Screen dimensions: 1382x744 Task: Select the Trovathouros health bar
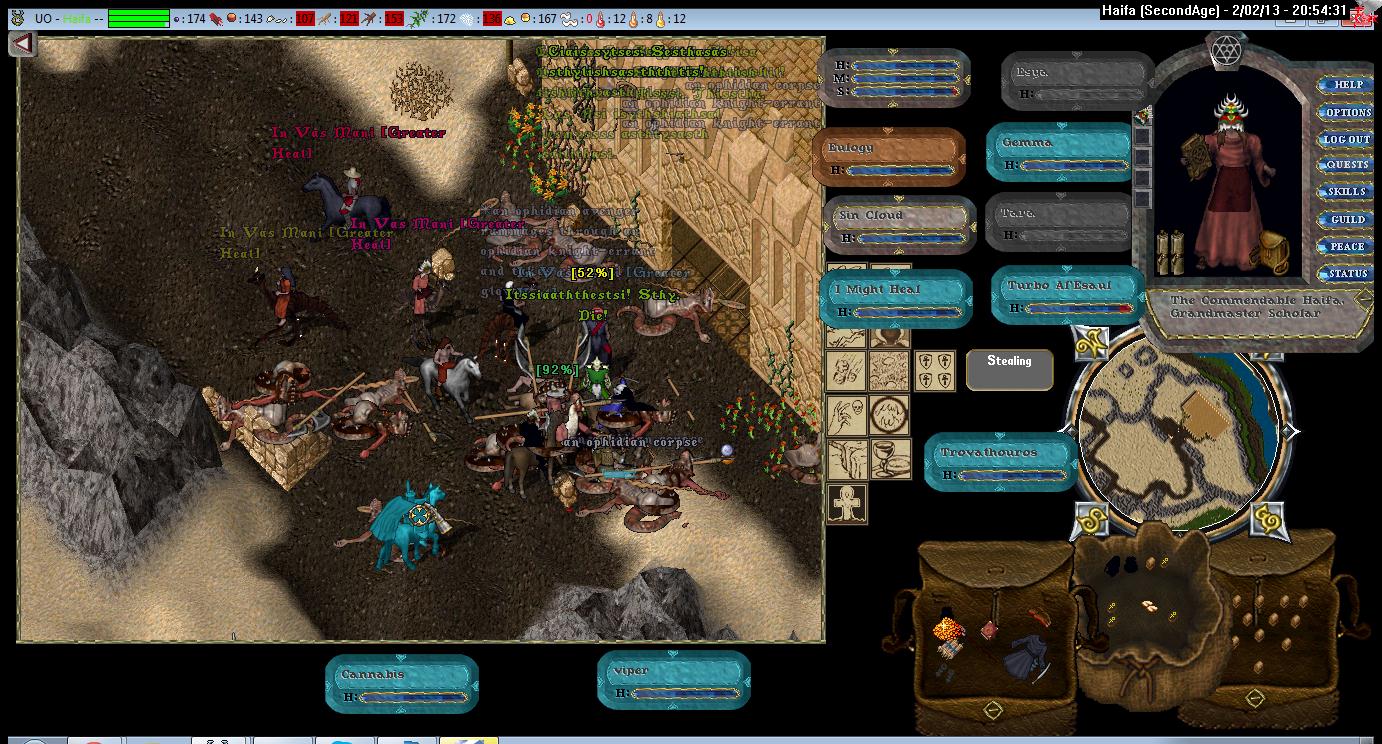click(x=1000, y=462)
